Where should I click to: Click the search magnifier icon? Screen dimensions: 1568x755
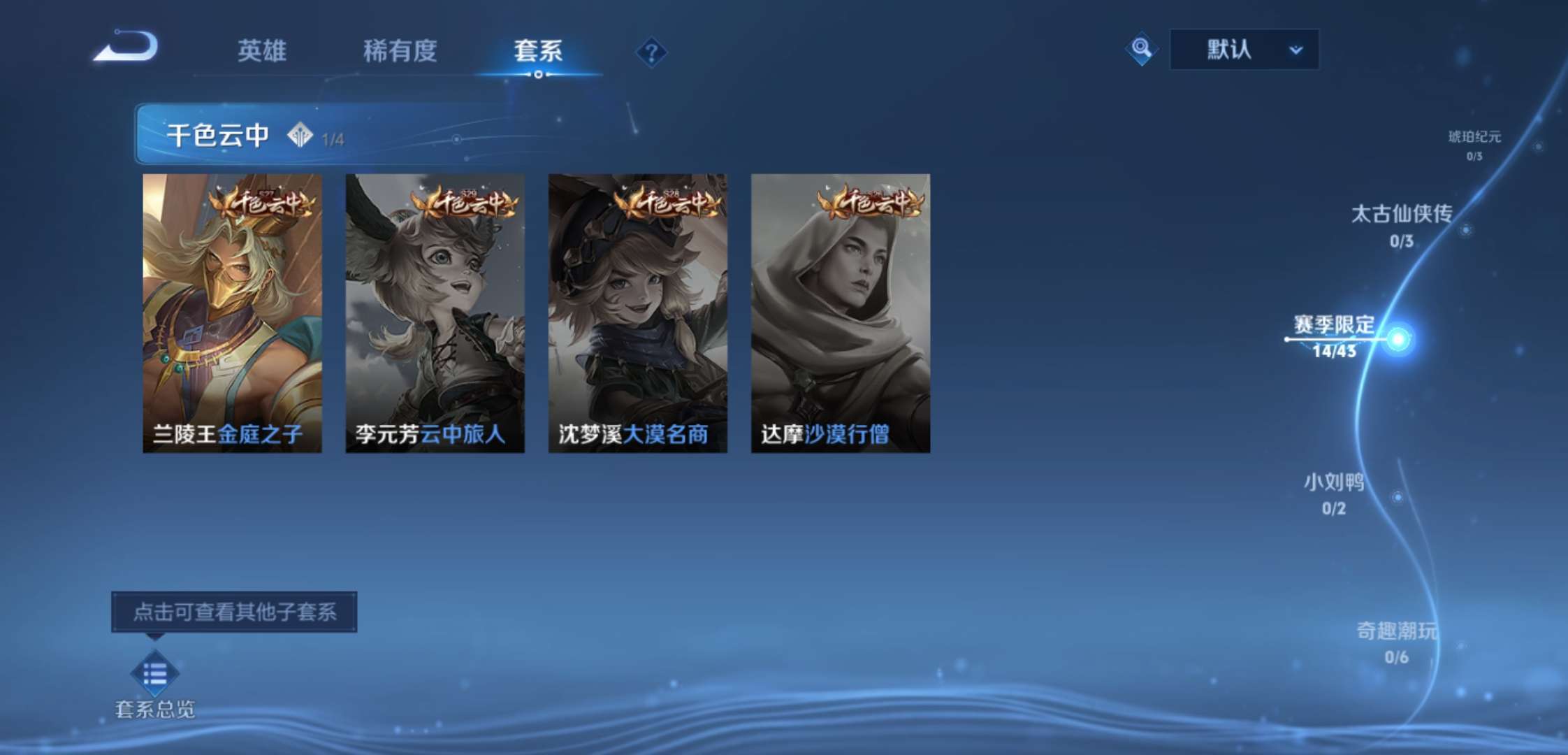click(1141, 50)
